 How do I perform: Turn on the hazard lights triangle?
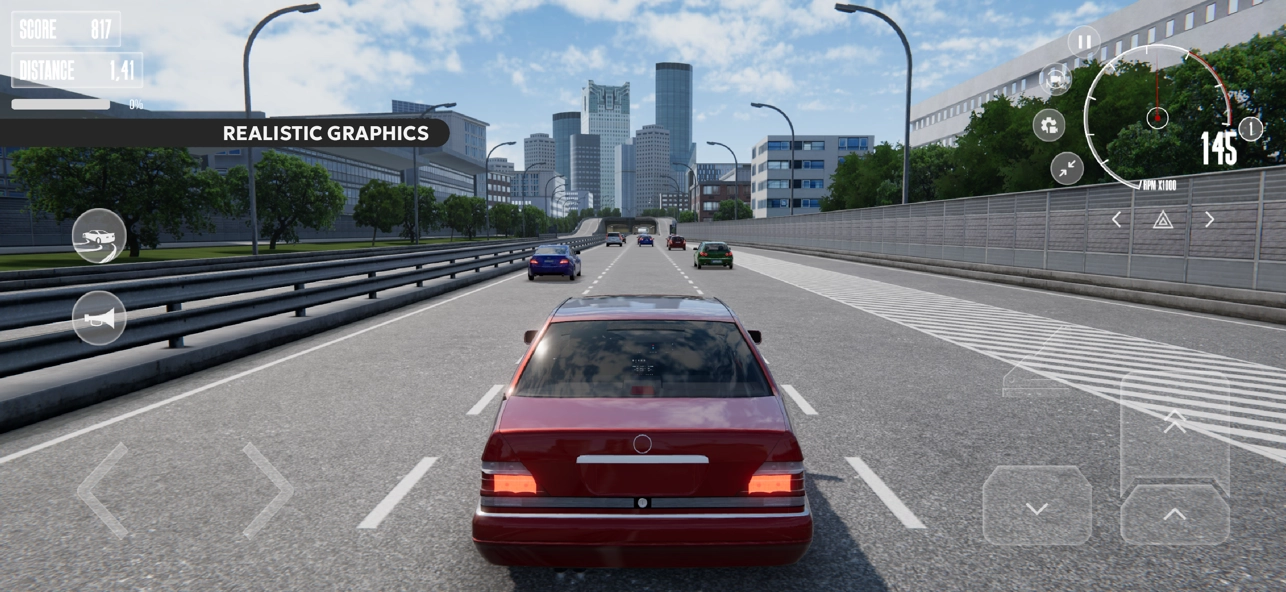click(x=1162, y=219)
